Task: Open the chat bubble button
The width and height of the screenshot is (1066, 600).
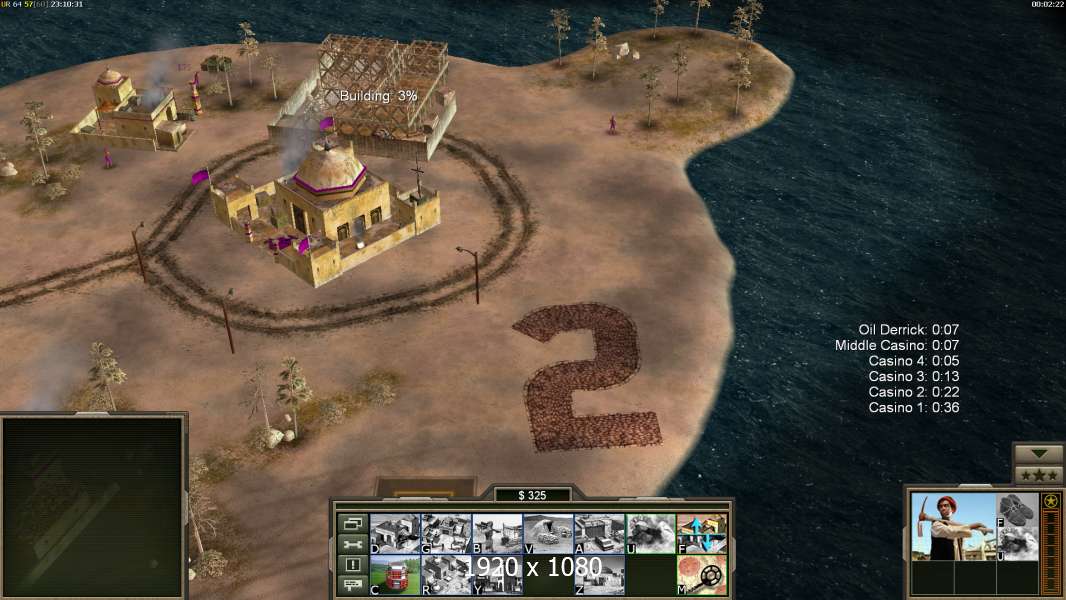Action: 352,586
